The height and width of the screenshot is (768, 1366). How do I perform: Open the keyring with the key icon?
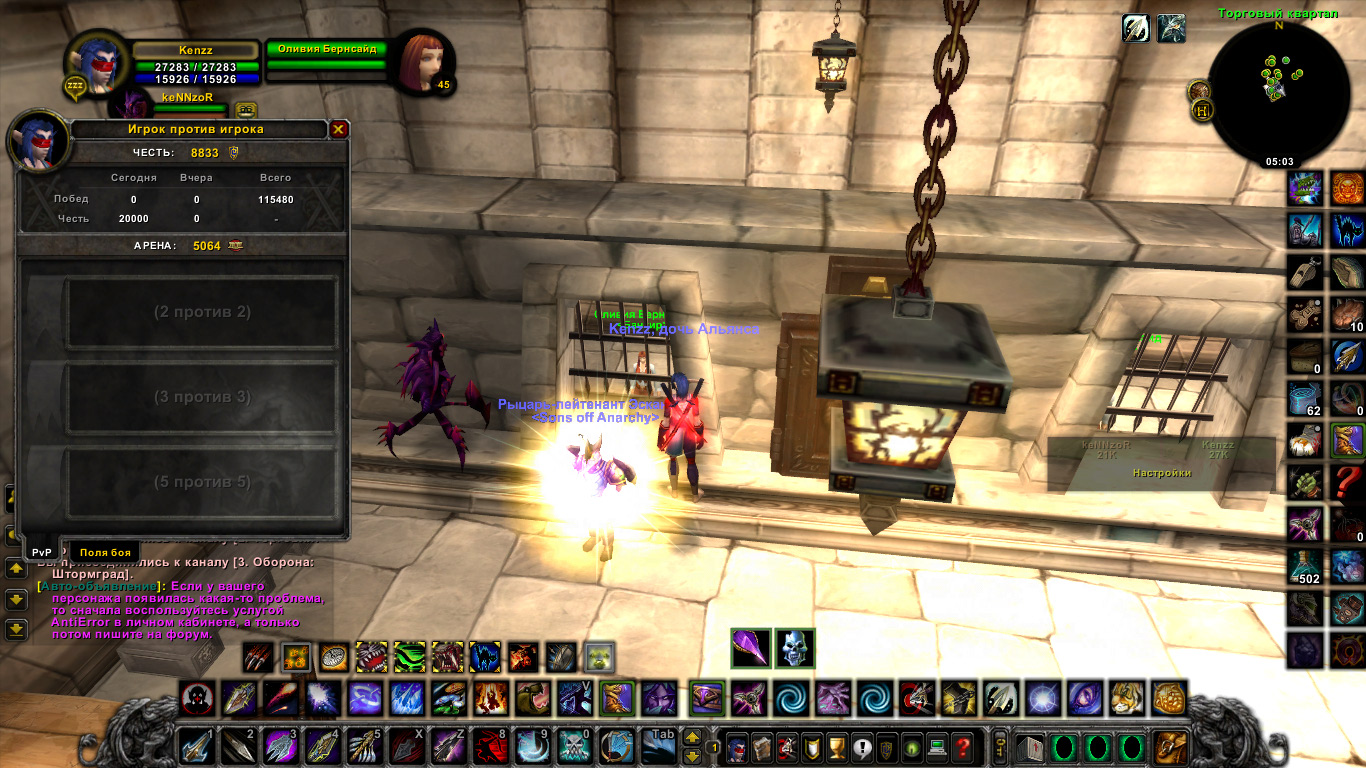point(999,747)
